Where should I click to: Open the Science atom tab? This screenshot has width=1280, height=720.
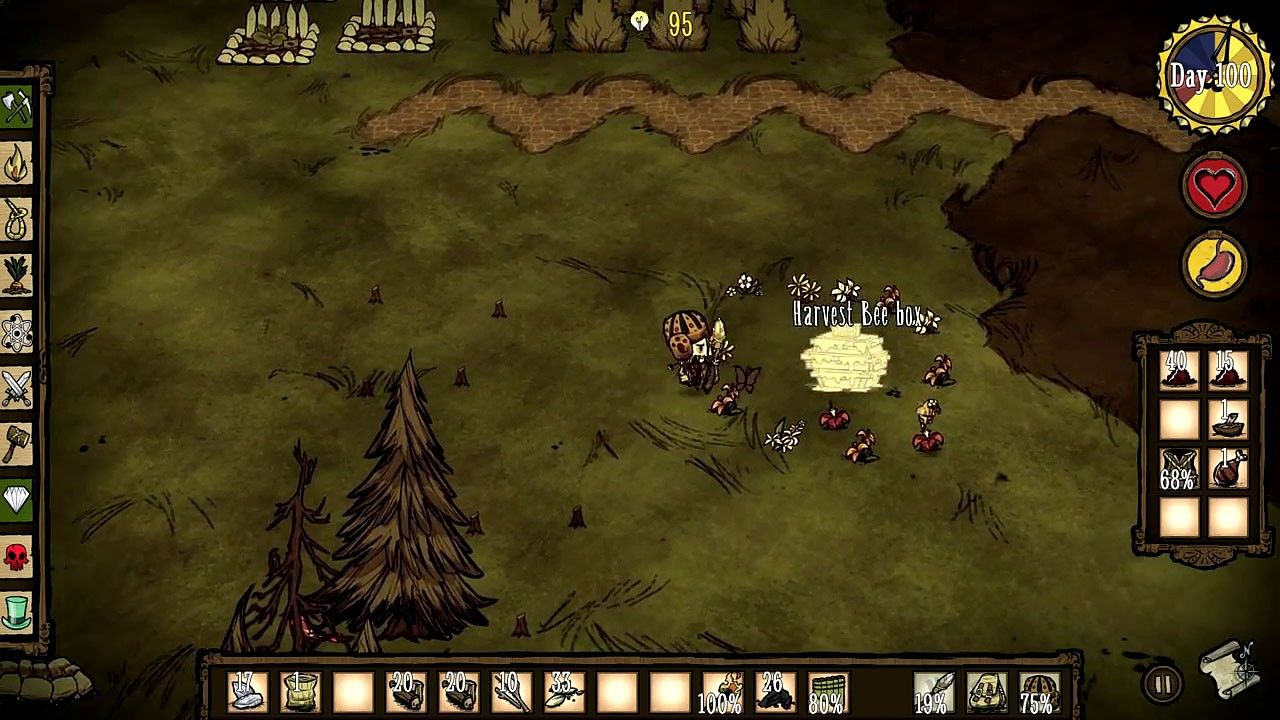pyautogui.click(x=17, y=332)
